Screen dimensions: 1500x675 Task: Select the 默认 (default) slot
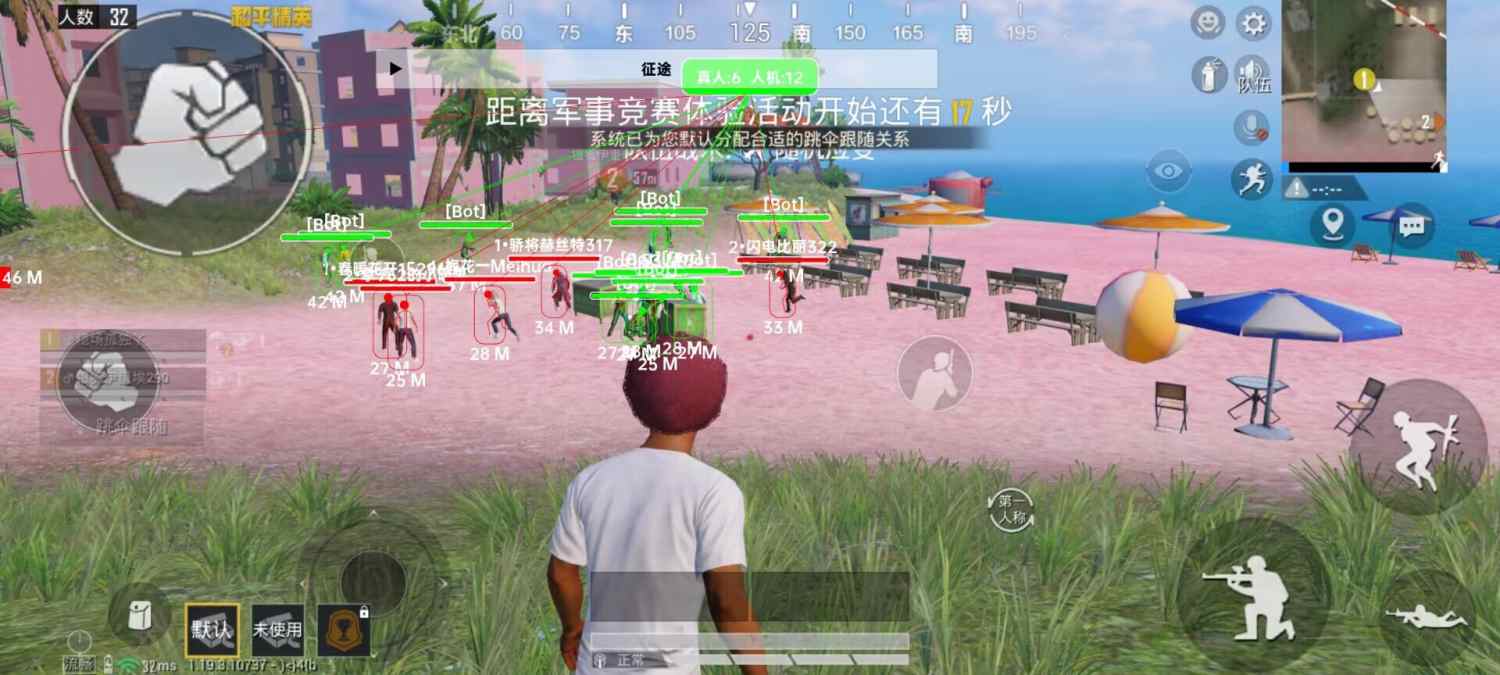coord(212,630)
